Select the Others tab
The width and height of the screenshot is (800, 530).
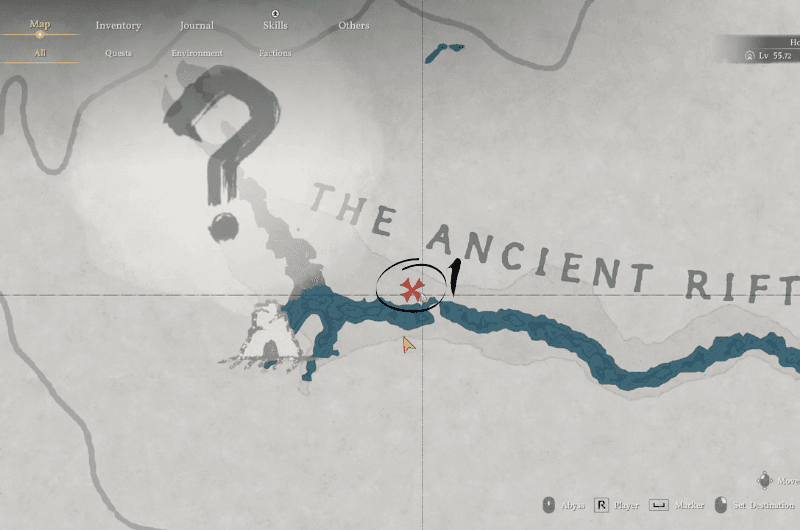point(353,25)
